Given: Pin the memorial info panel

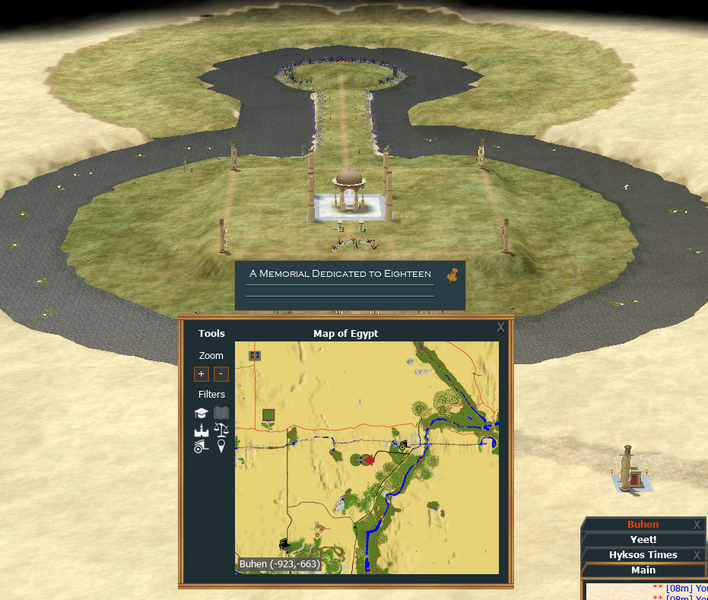Looking at the screenshot, I should tap(451, 273).
